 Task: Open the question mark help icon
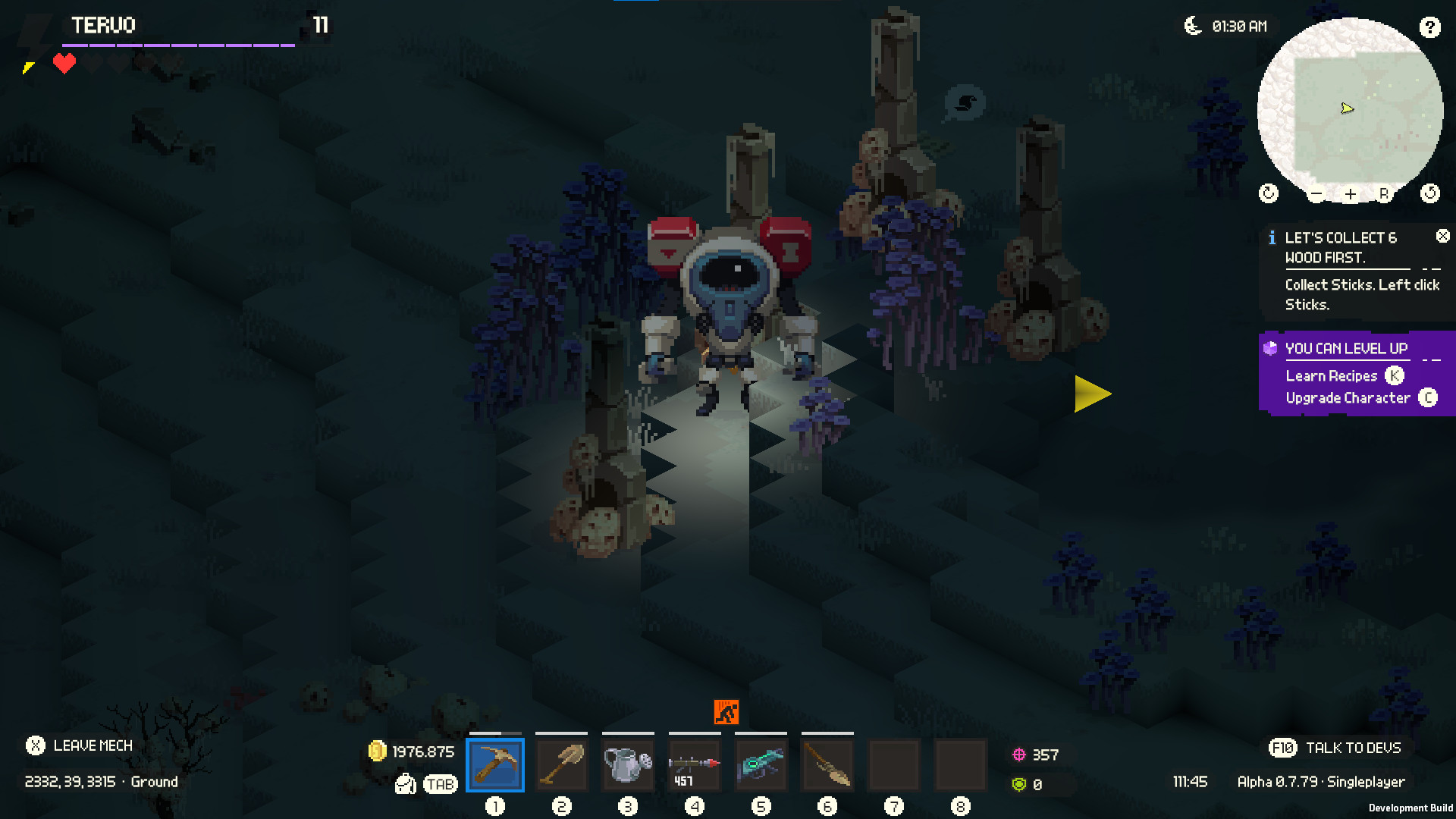click(x=1431, y=27)
